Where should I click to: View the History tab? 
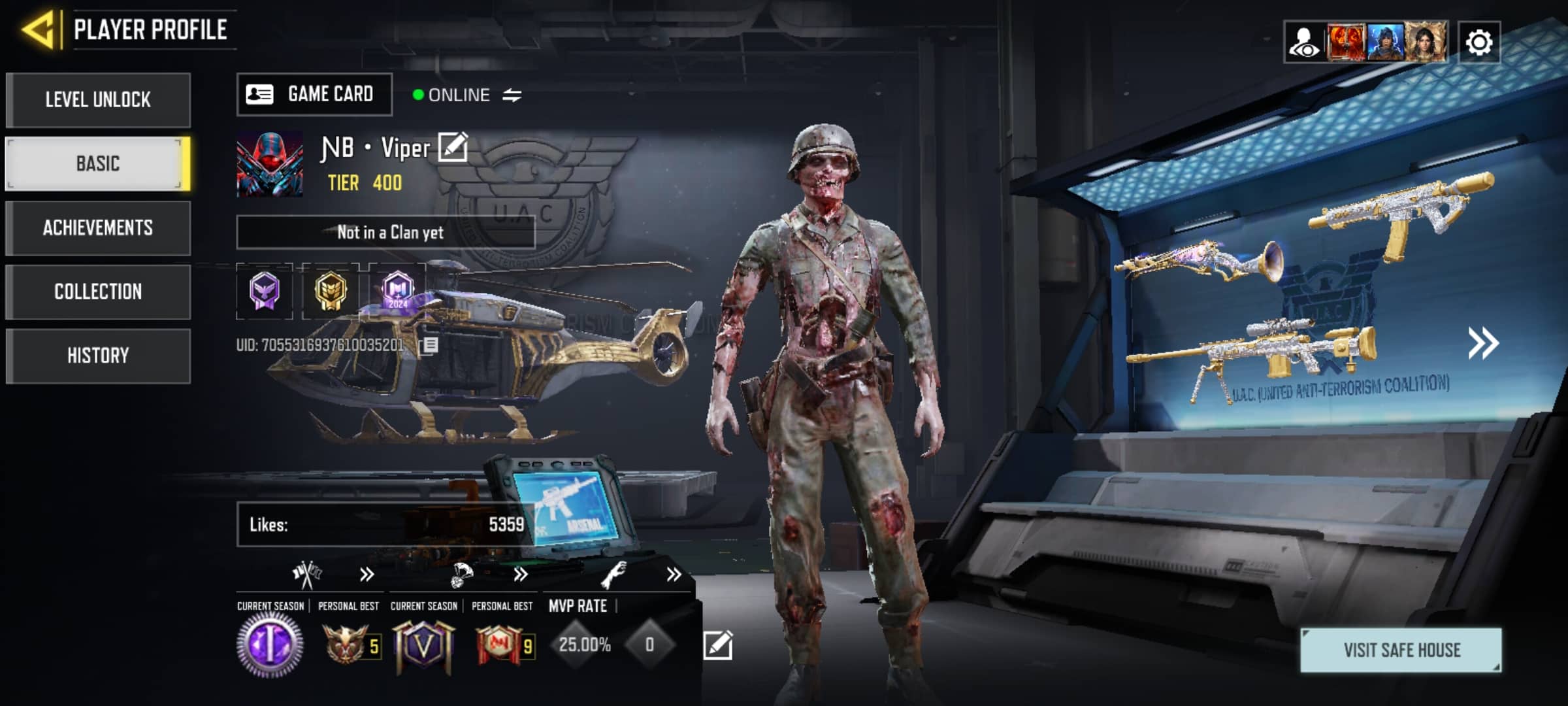click(x=98, y=356)
